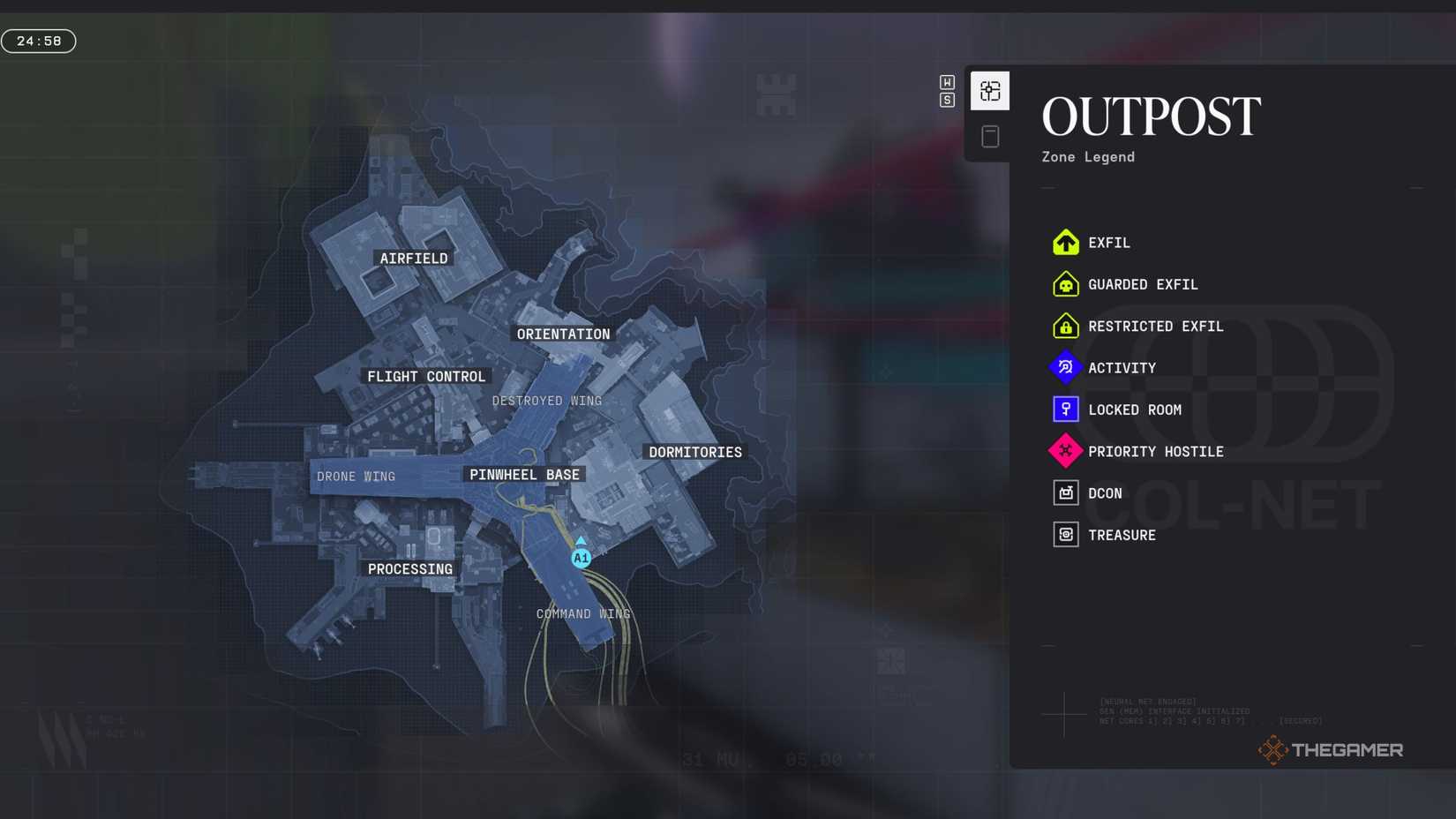Click the THEGAMER logo emblem

[1272, 749]
